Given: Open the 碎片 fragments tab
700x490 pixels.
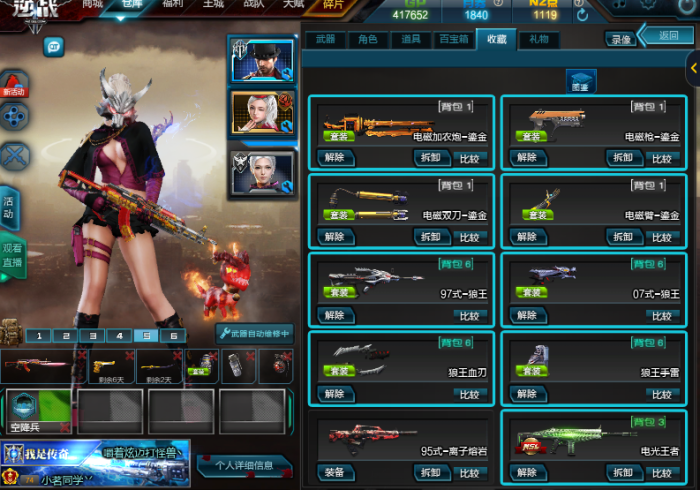Looking at the screenshot, I should [334, 5].
